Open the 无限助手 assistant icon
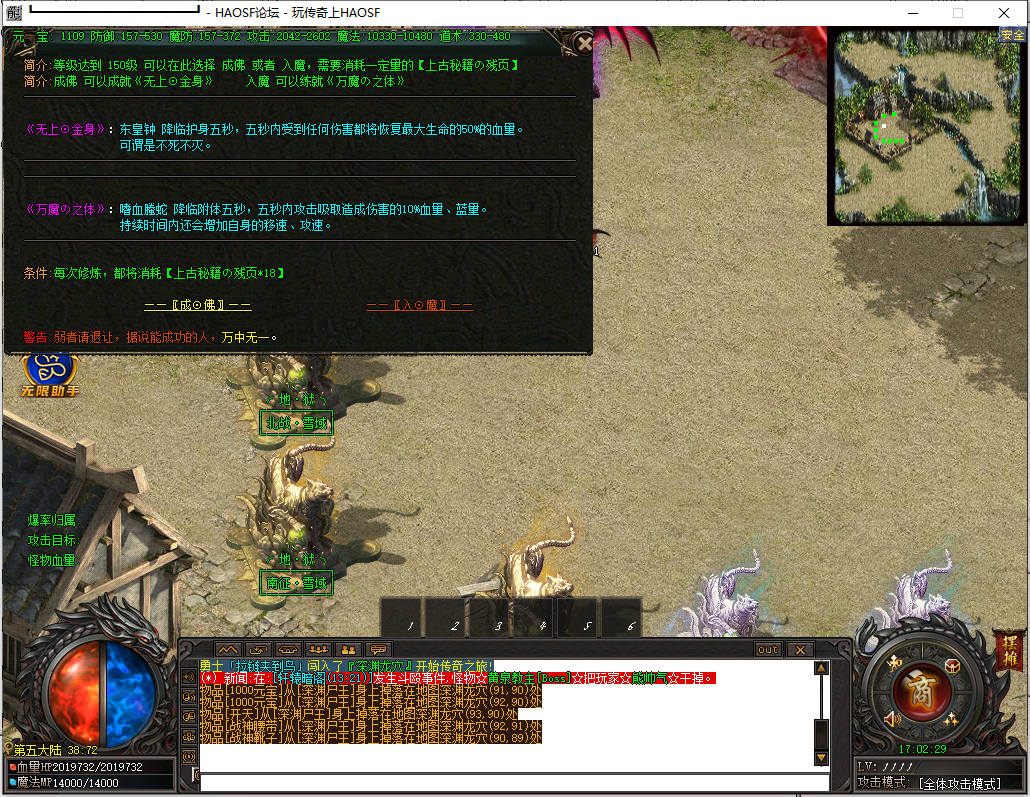Viewport: 1030px width, 797px height. [x=48, y=372]
